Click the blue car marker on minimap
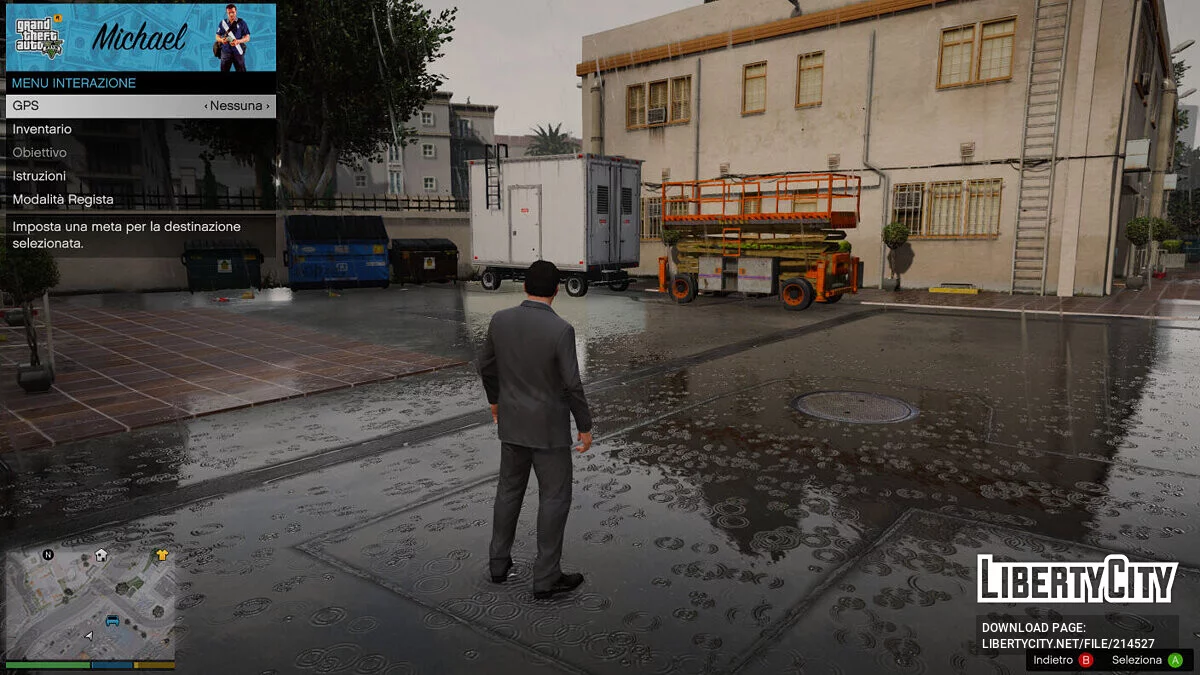Viewport: 1200px width, 675px height. click(x=112, y=621)
